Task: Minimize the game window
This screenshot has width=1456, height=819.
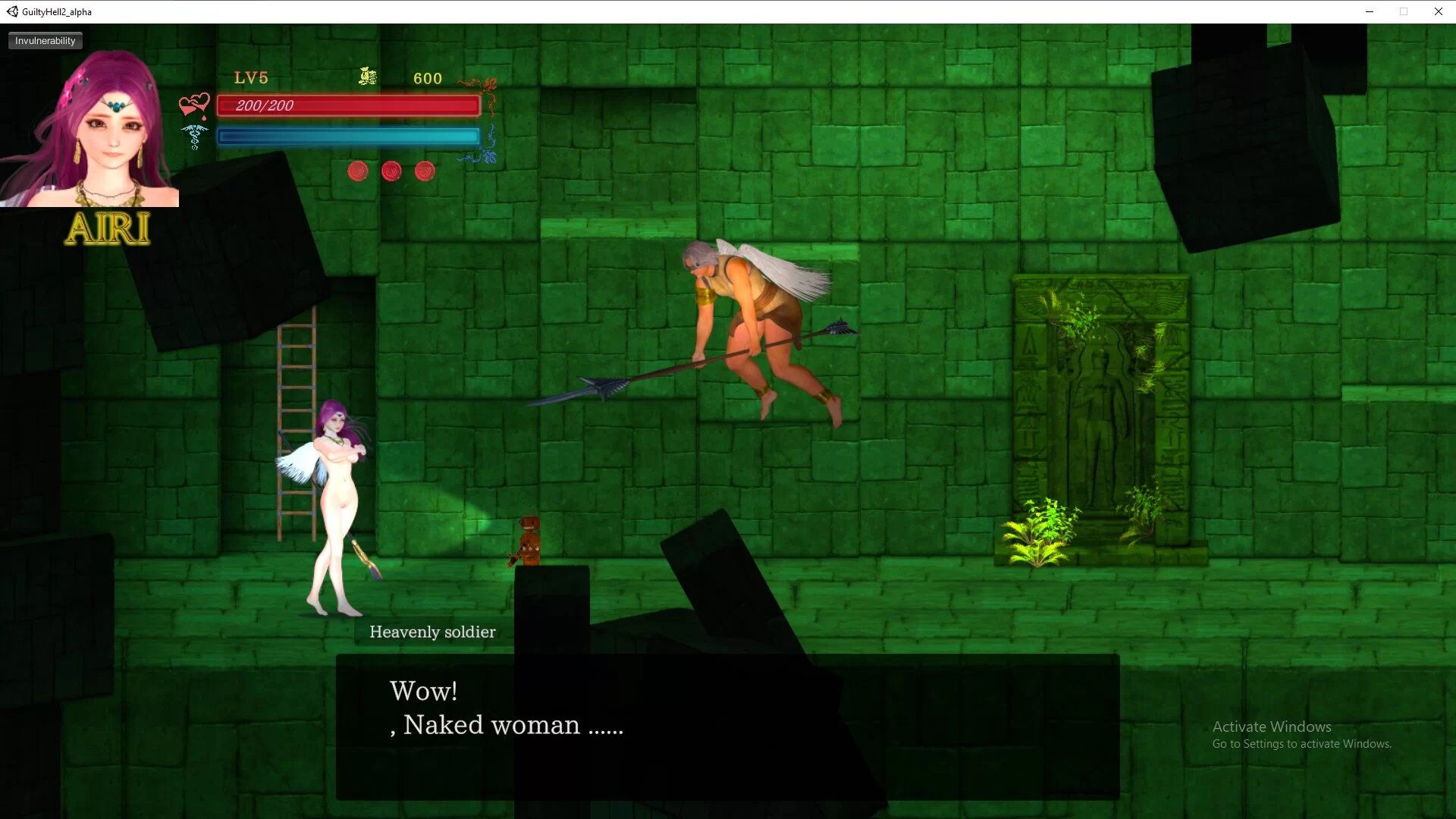Action: point(1370,11)
